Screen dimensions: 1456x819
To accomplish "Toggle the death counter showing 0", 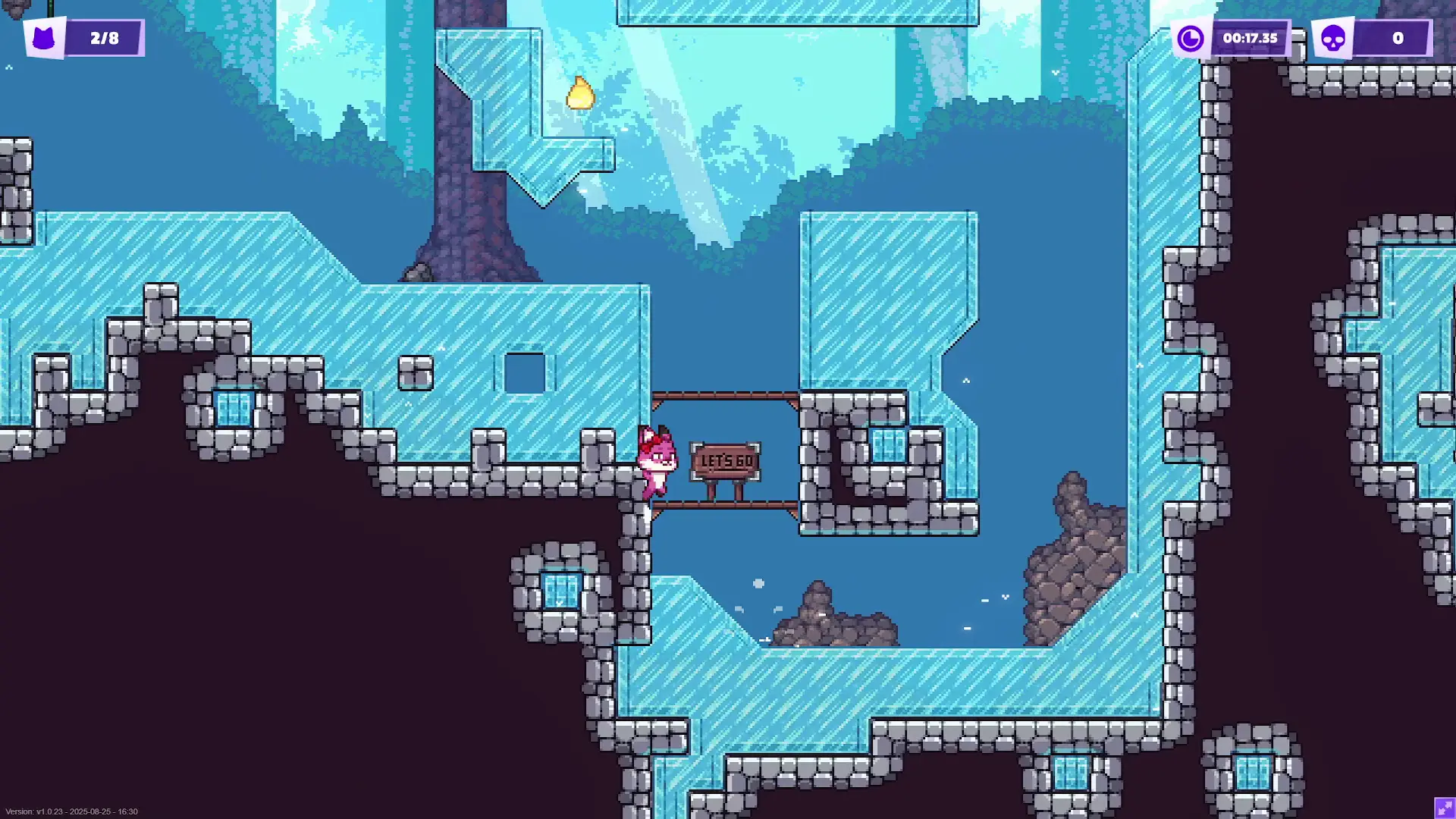I will tap(1398, 38).
